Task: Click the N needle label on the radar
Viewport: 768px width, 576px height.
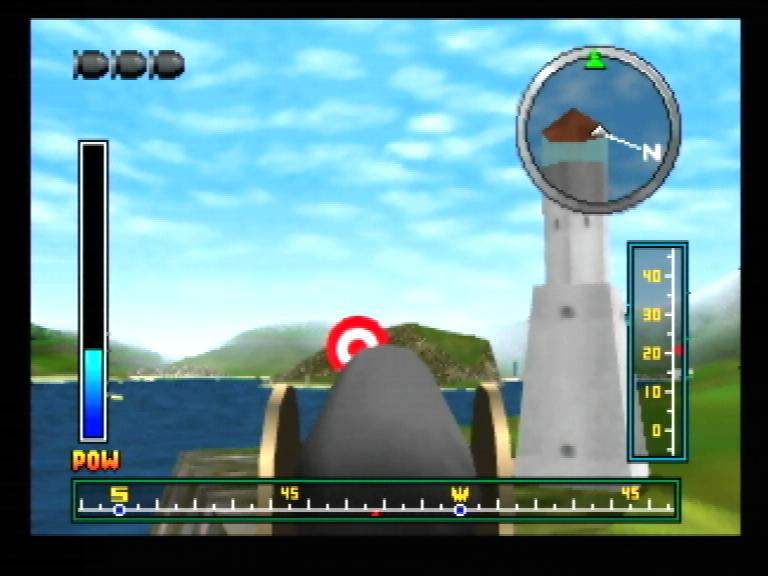Action: [651, 152]
